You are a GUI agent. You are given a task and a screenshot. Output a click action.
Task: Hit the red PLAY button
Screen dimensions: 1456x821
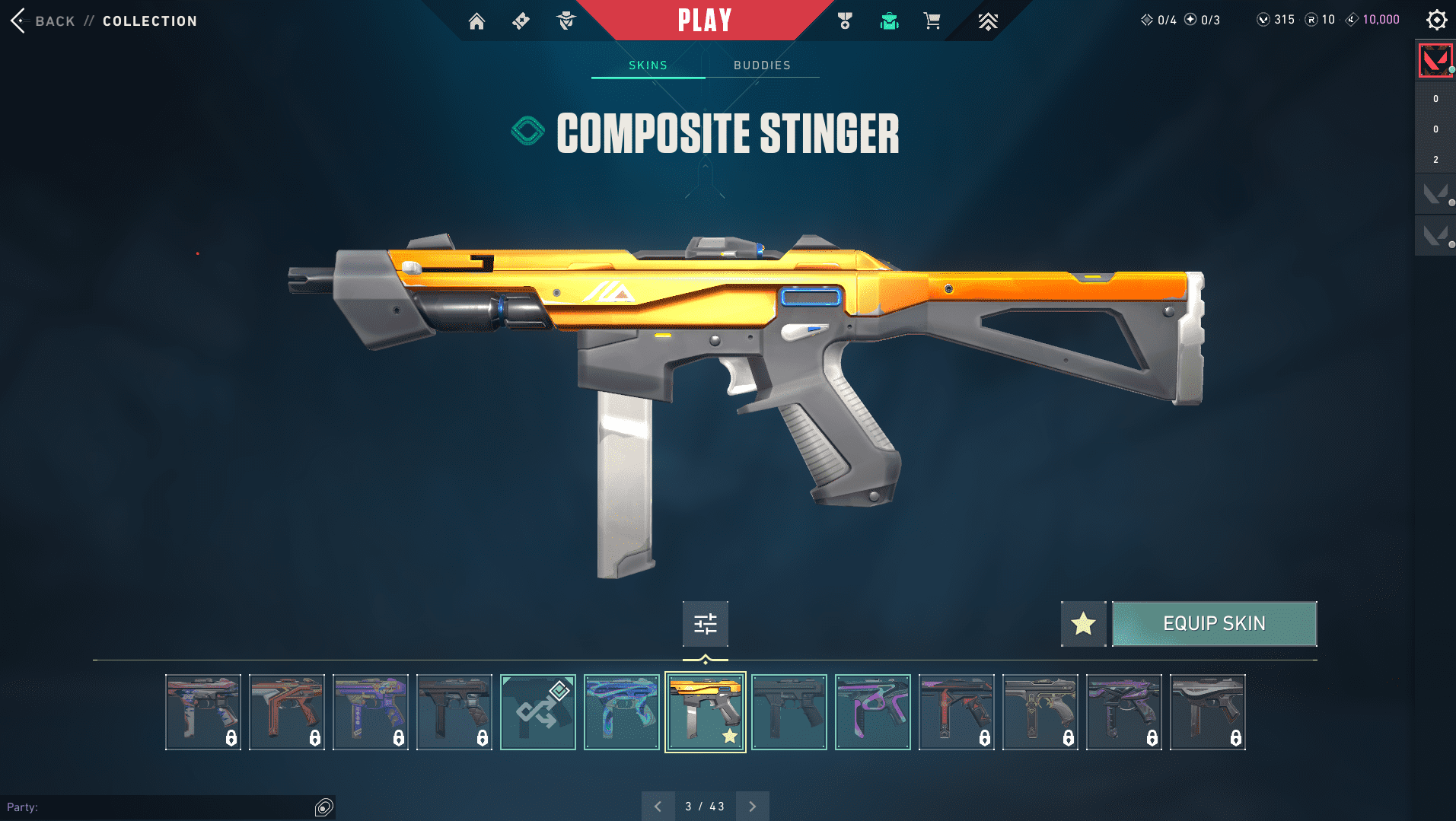(705, 21)
